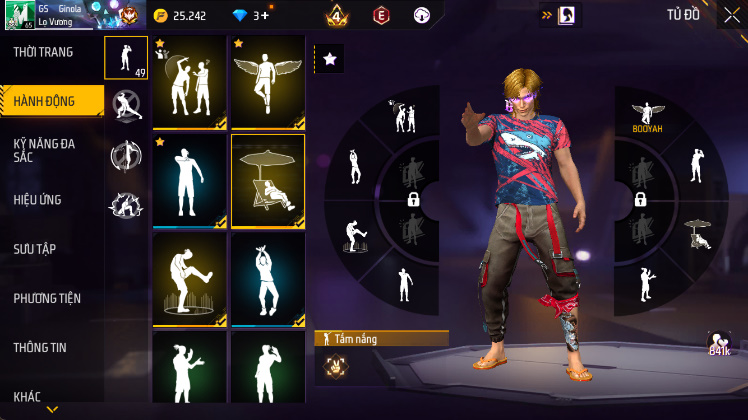Select the winged angel emote thumbnail
Image resolution: width=748 pixels, height=420 pixels.
[x=268, y=83]
